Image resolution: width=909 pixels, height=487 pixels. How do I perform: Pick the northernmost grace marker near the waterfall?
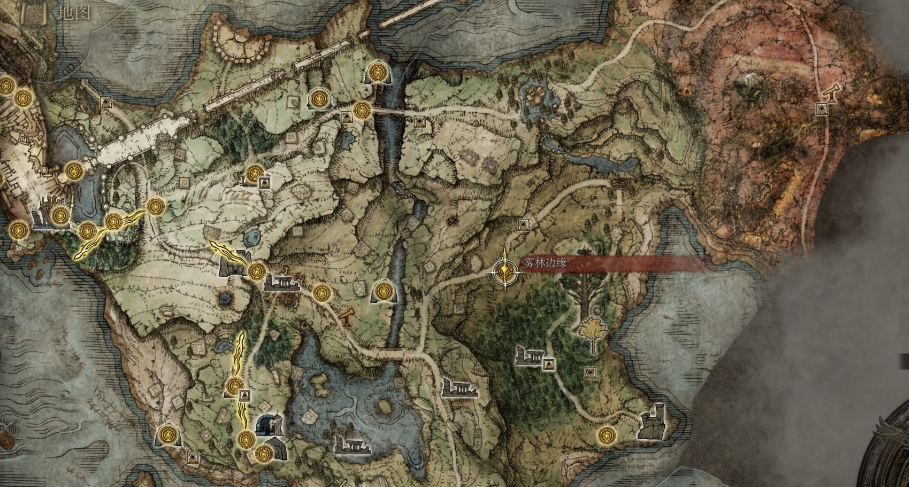378,72
